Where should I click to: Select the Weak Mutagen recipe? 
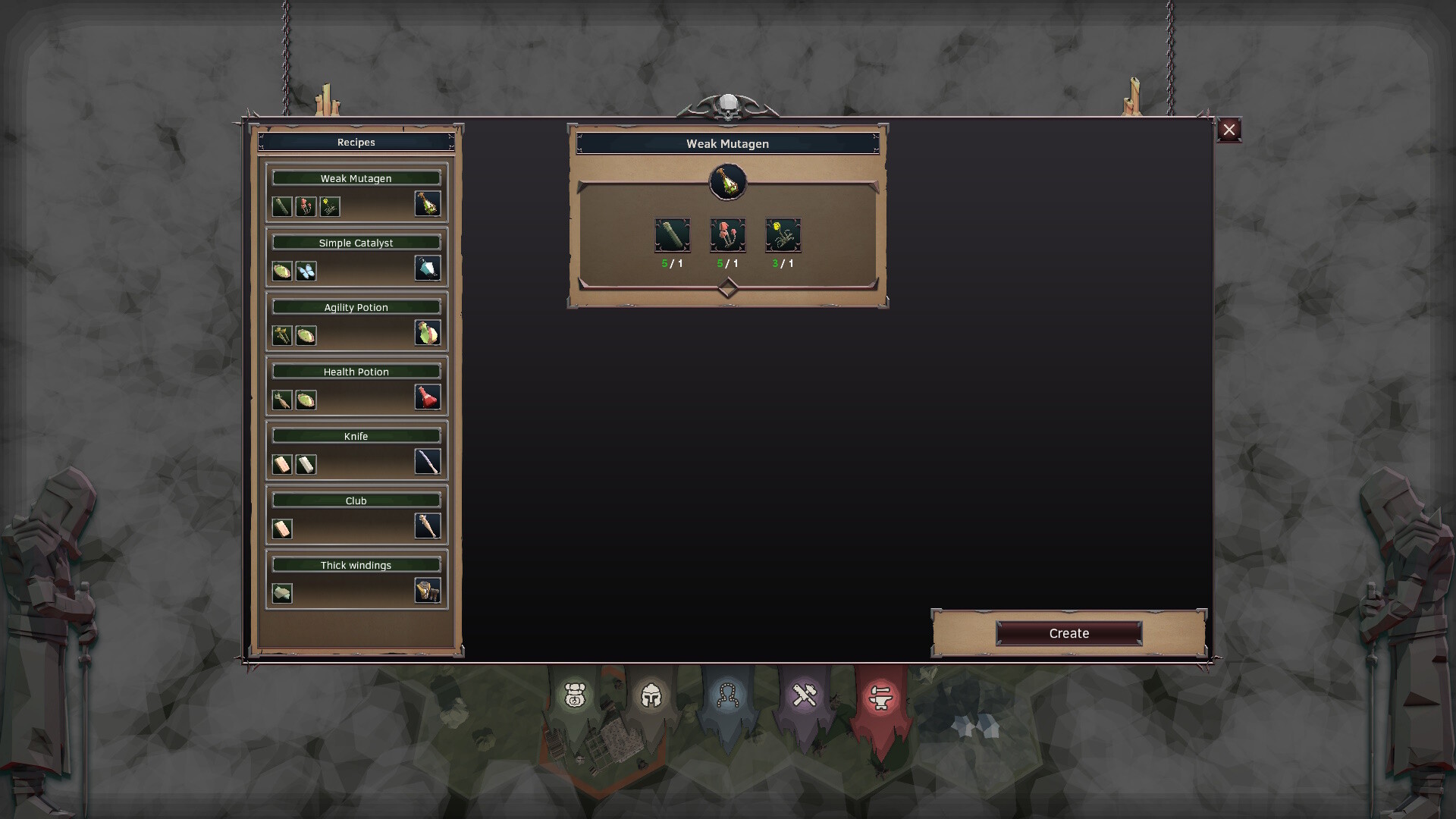356,177
